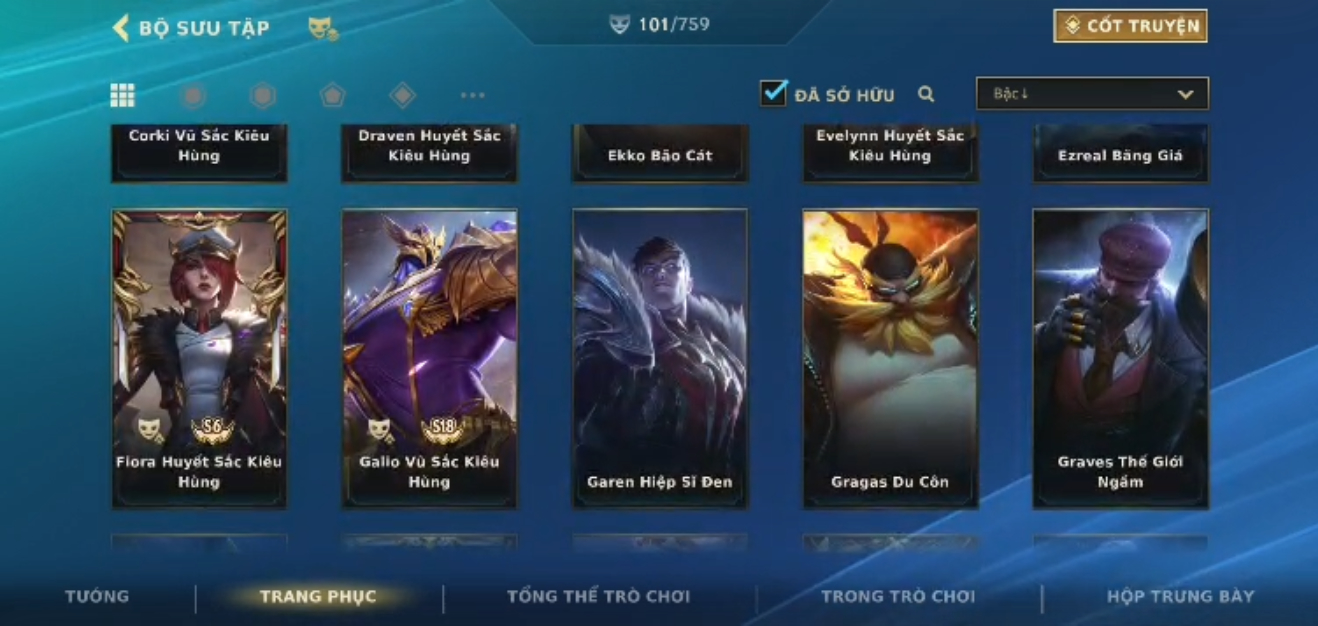Viewport: 1318px width, 626px height.
Task: Open the Tổng Thể Trò Chơi tab
Action: (598, 596)
